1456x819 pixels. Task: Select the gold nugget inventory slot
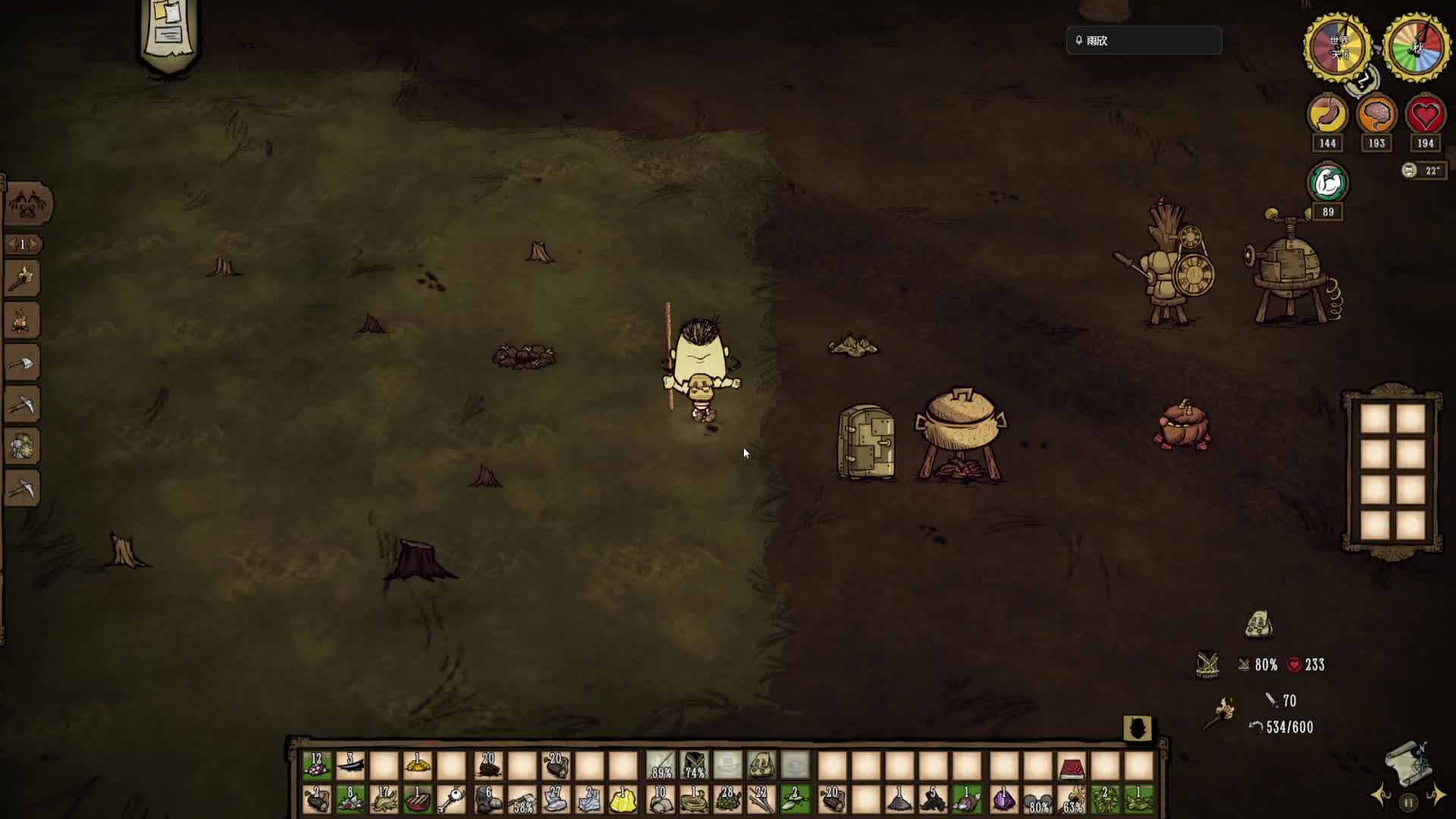point(417,766)
